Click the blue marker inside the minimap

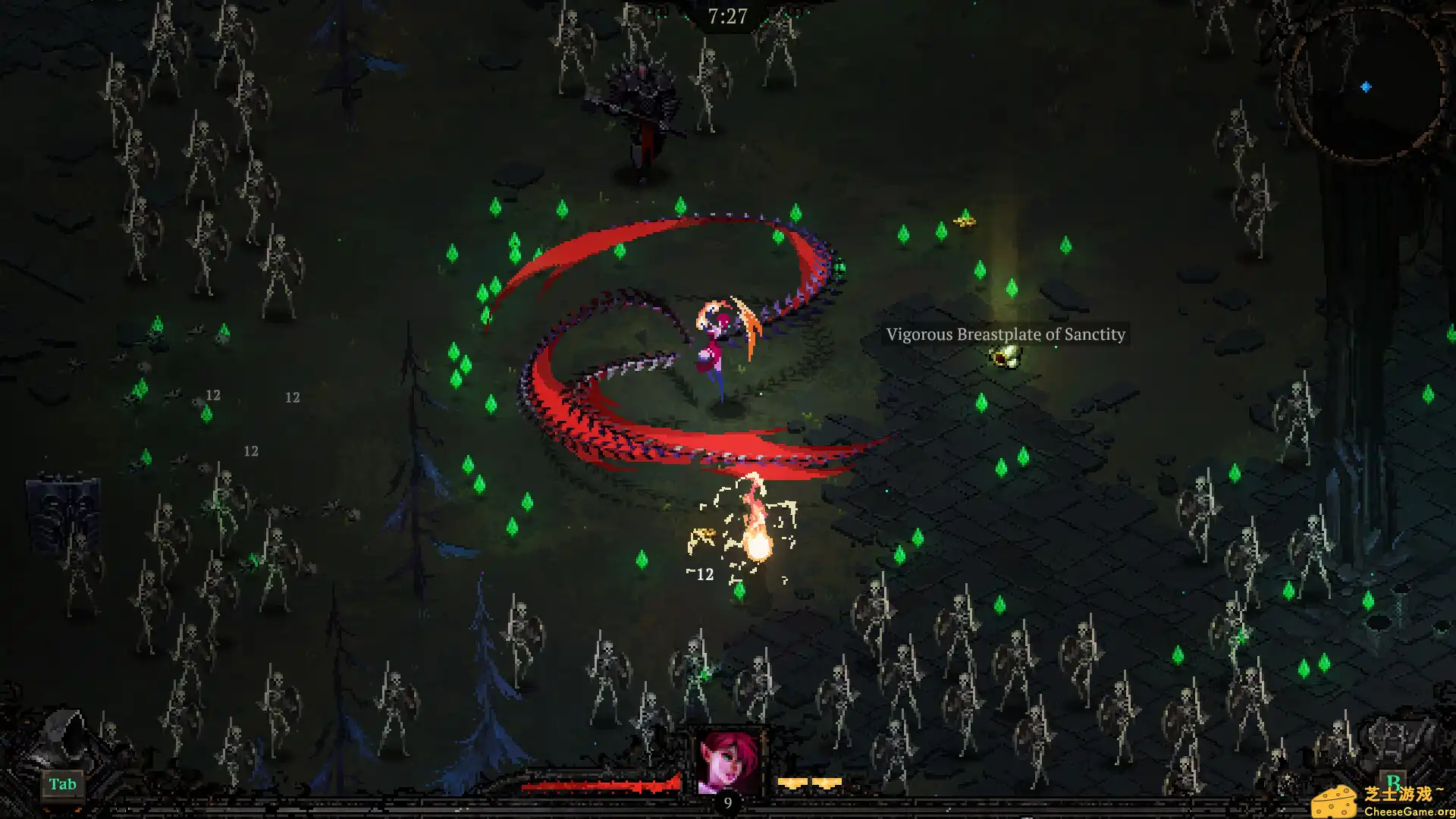pos(1365,86)
